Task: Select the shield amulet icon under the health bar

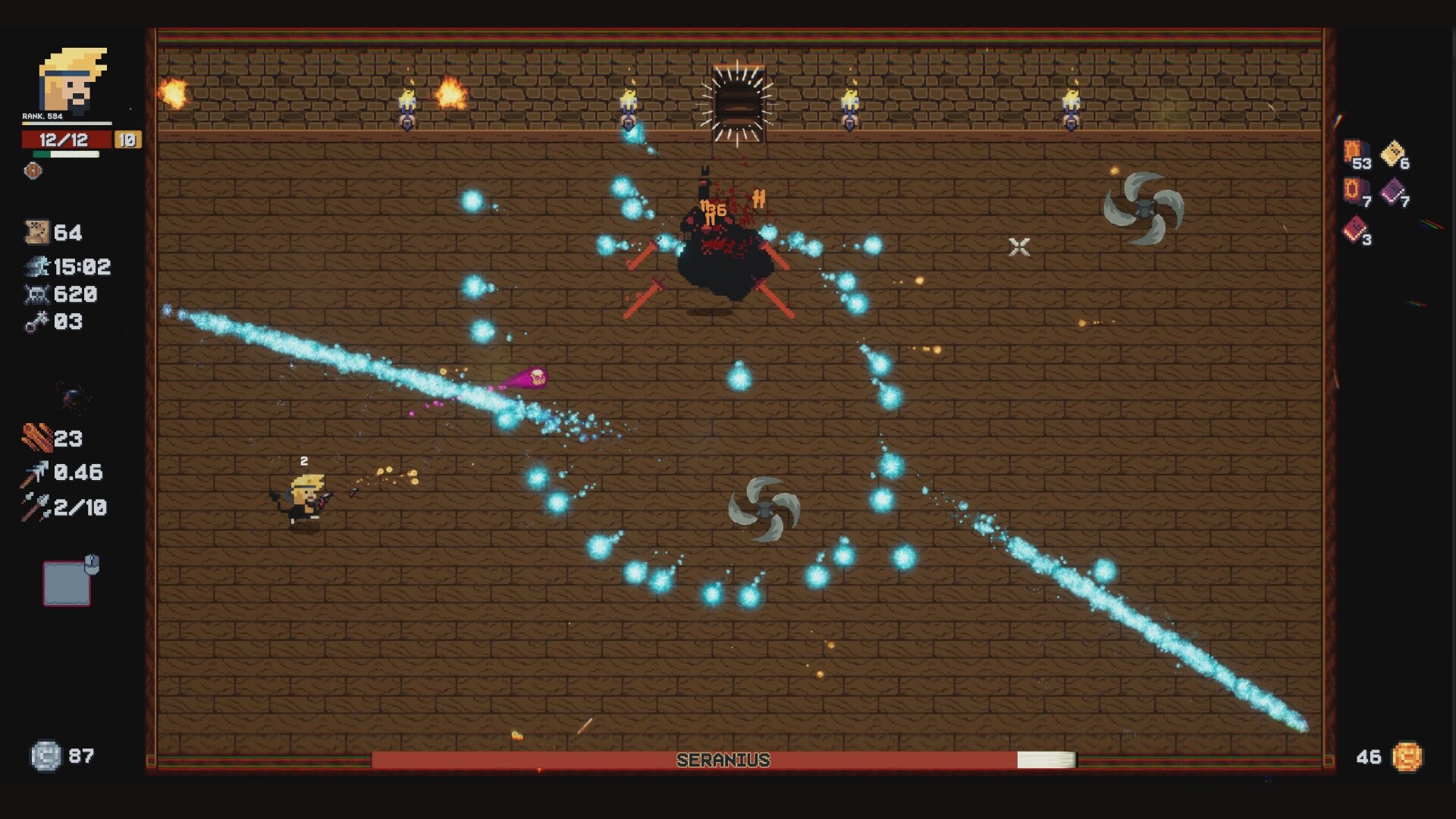Action: click(x=31, y=171)
